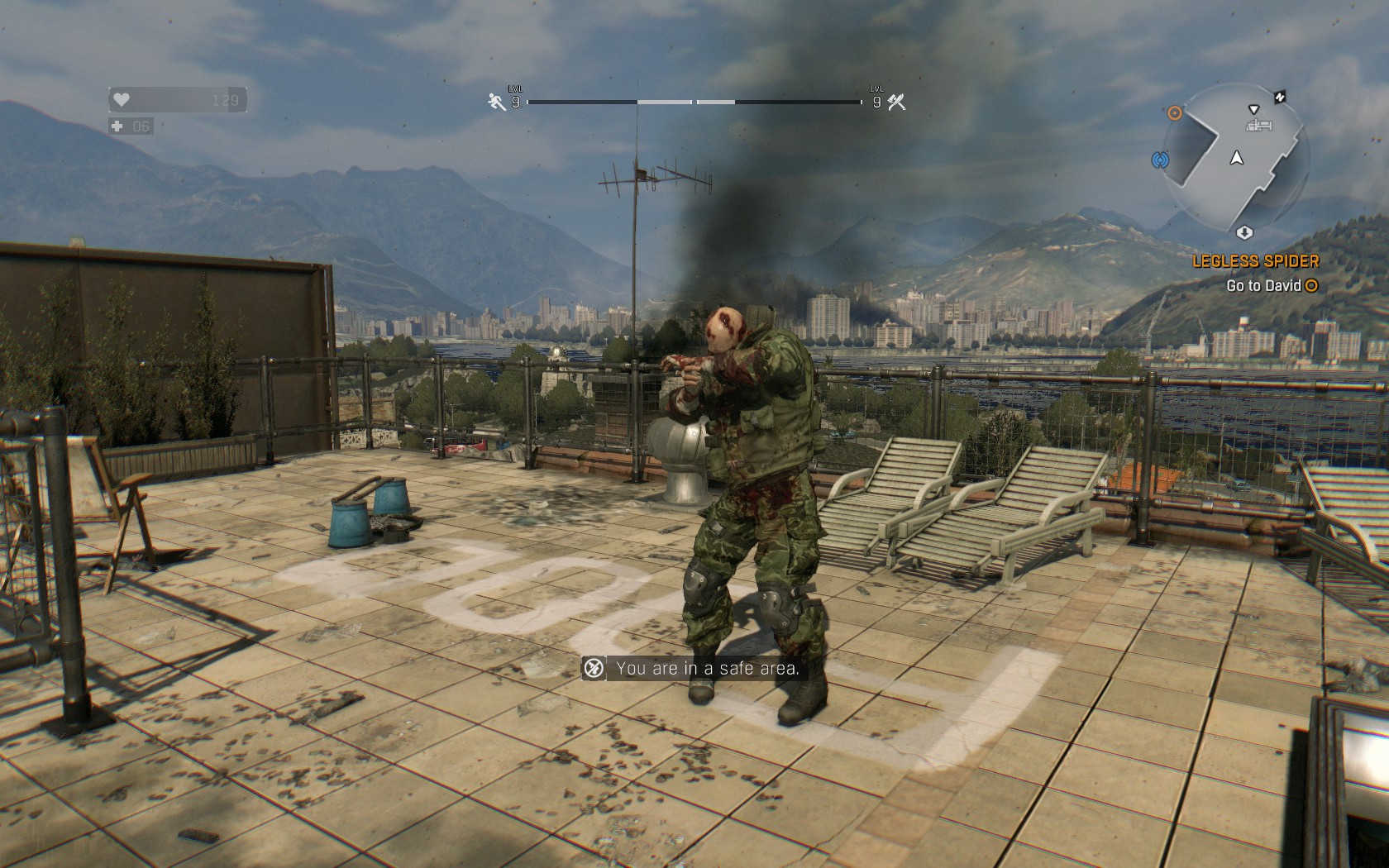Click the blue radio signal marker
Screen dimensions: 1389x868
point(1160,159)
